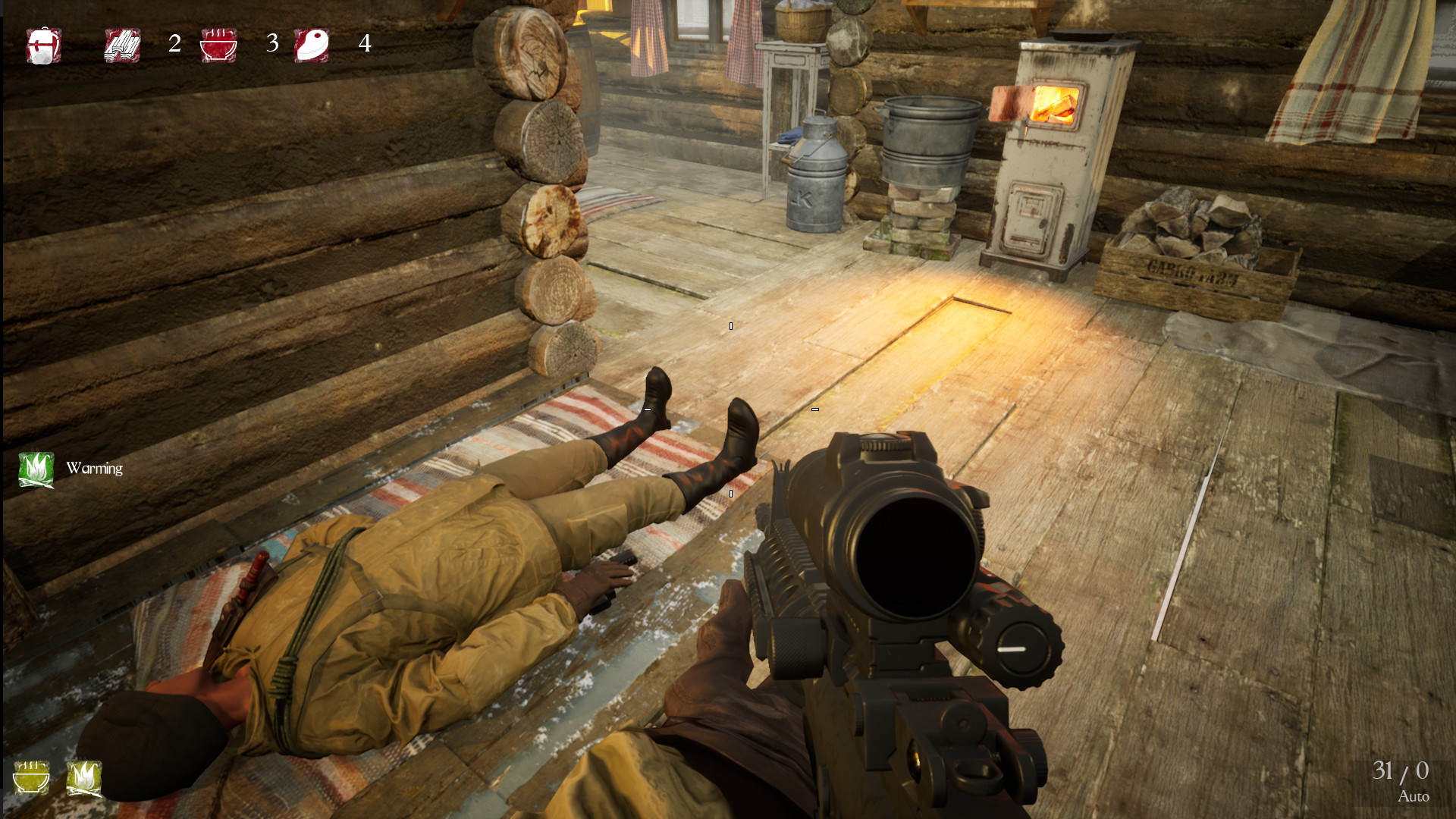Screen dimensions: 1456x819
Task: Select the green steaming bowl status icon
Action: point(31,778)
